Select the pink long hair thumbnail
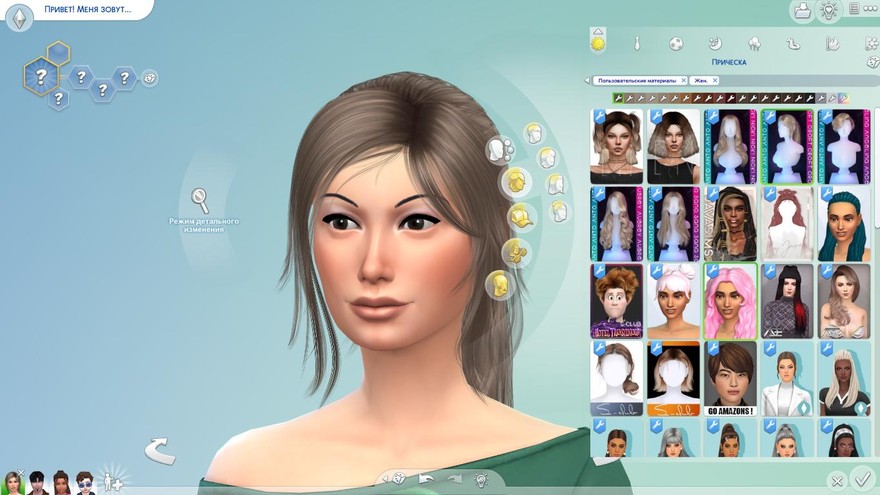Image resolution: width=880 pixels, height=495 pixels. [728, 301]
